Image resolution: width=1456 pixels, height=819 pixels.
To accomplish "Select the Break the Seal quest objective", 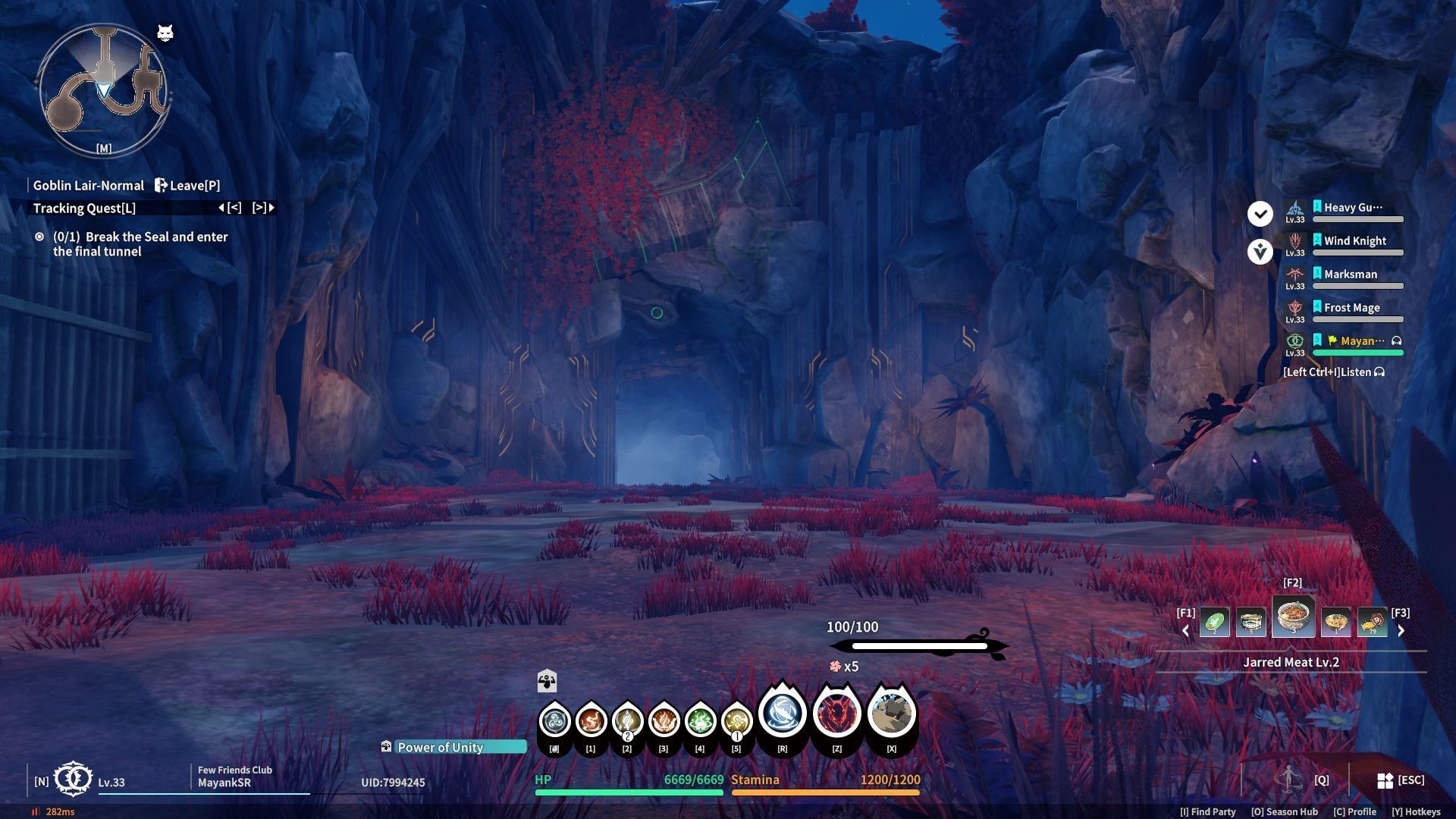I will coord(140,244).
